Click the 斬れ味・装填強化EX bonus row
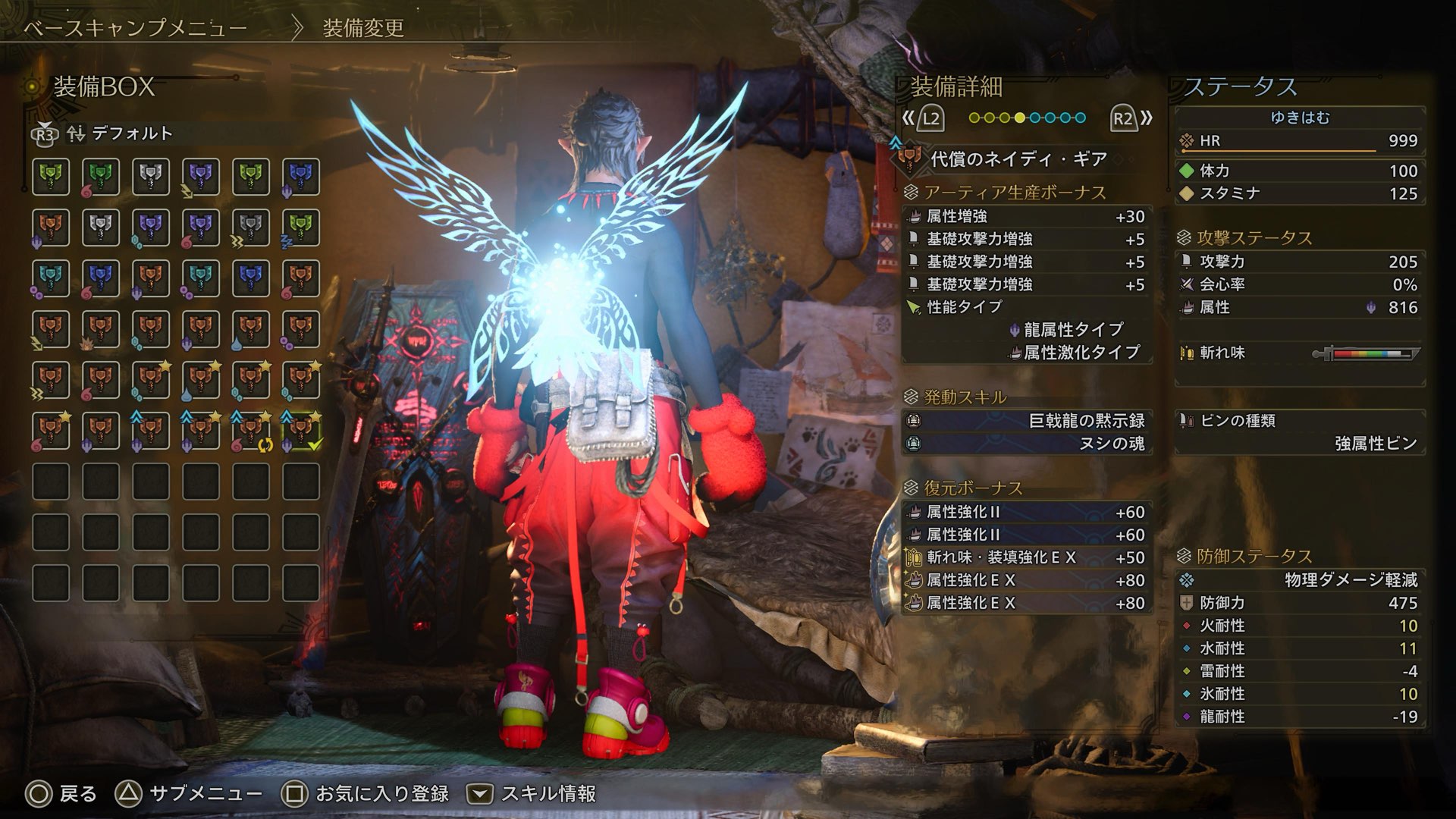Image resolution: width=1456 pixels, height=819 pixels. coord(1027,557)
